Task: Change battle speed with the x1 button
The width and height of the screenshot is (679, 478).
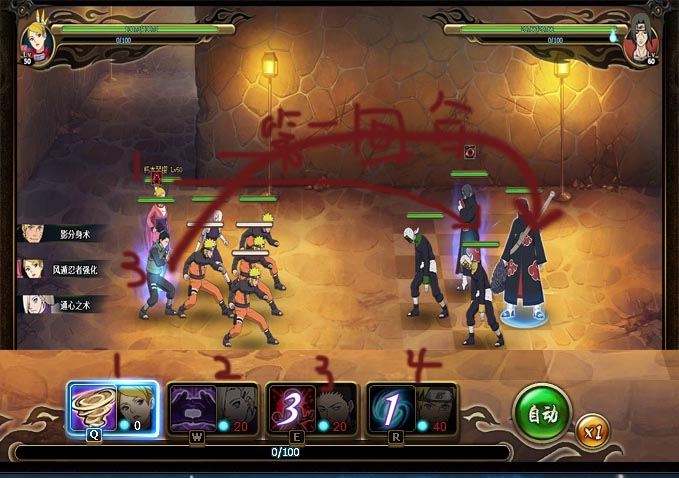Action: 591,431
